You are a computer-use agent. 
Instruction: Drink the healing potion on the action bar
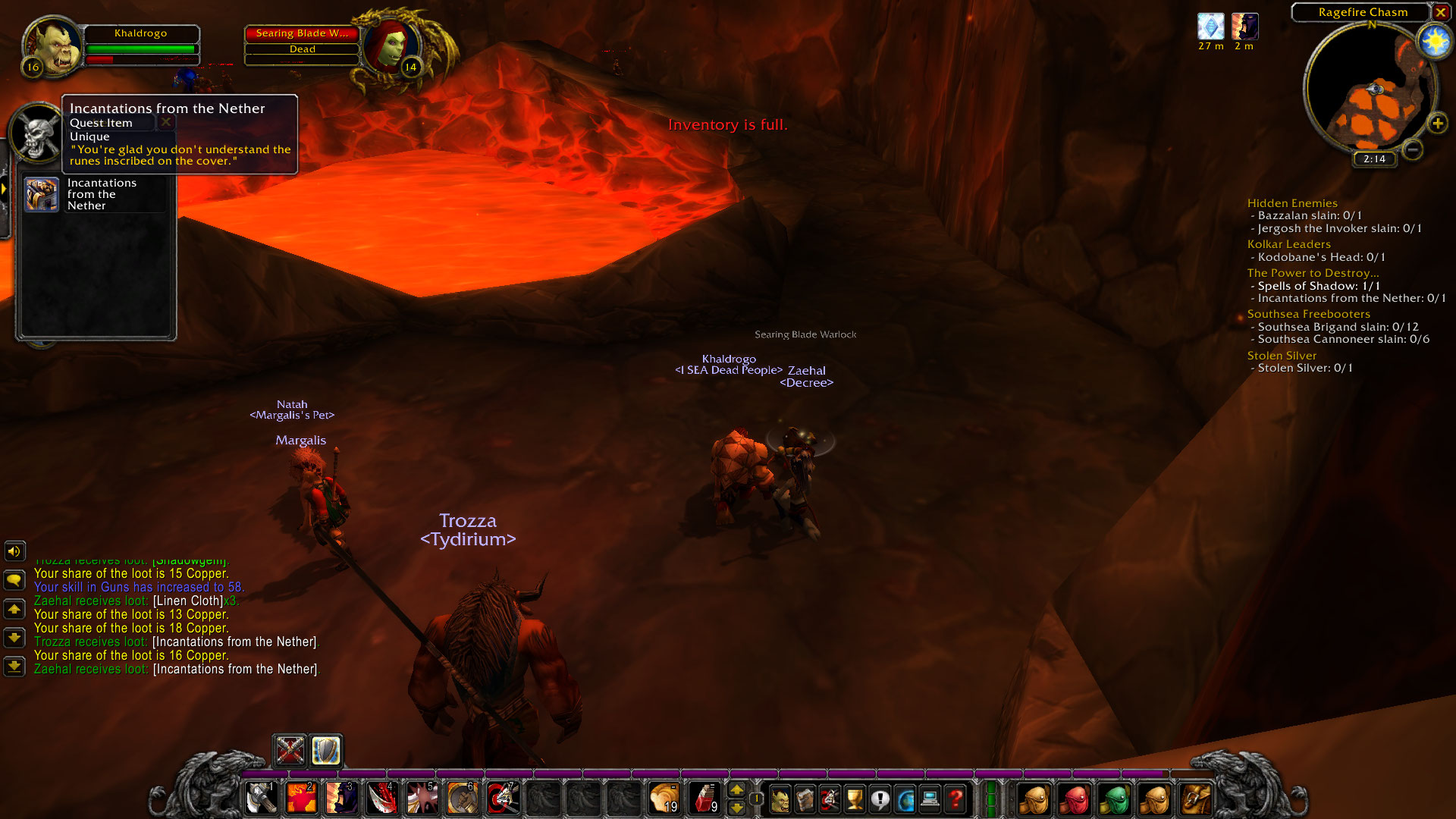(706, 798)
